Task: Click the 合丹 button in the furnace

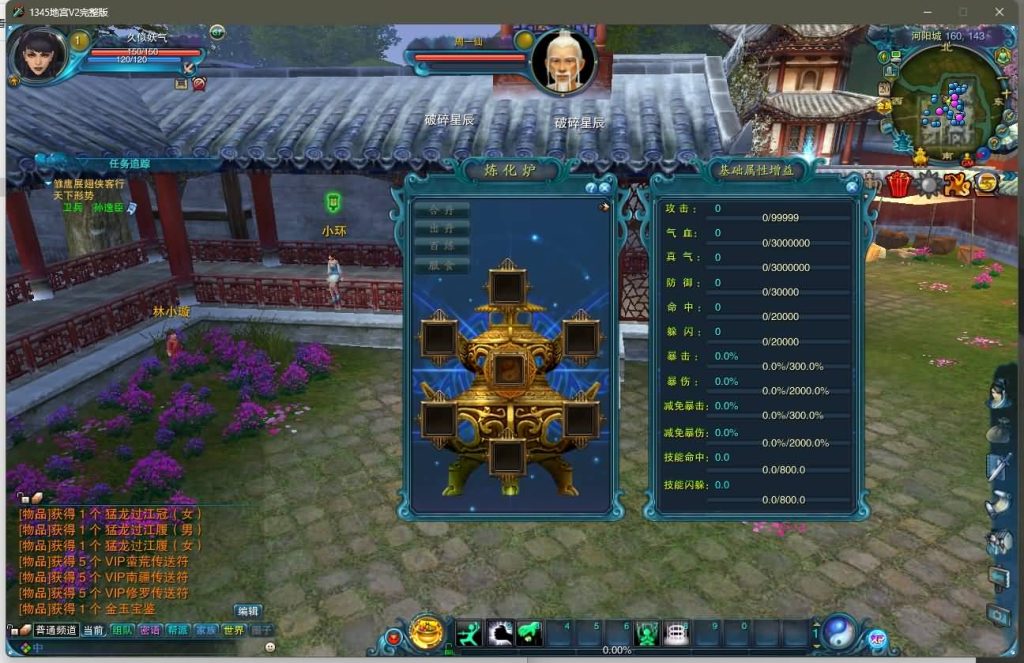Action: [x=441, y=210]
